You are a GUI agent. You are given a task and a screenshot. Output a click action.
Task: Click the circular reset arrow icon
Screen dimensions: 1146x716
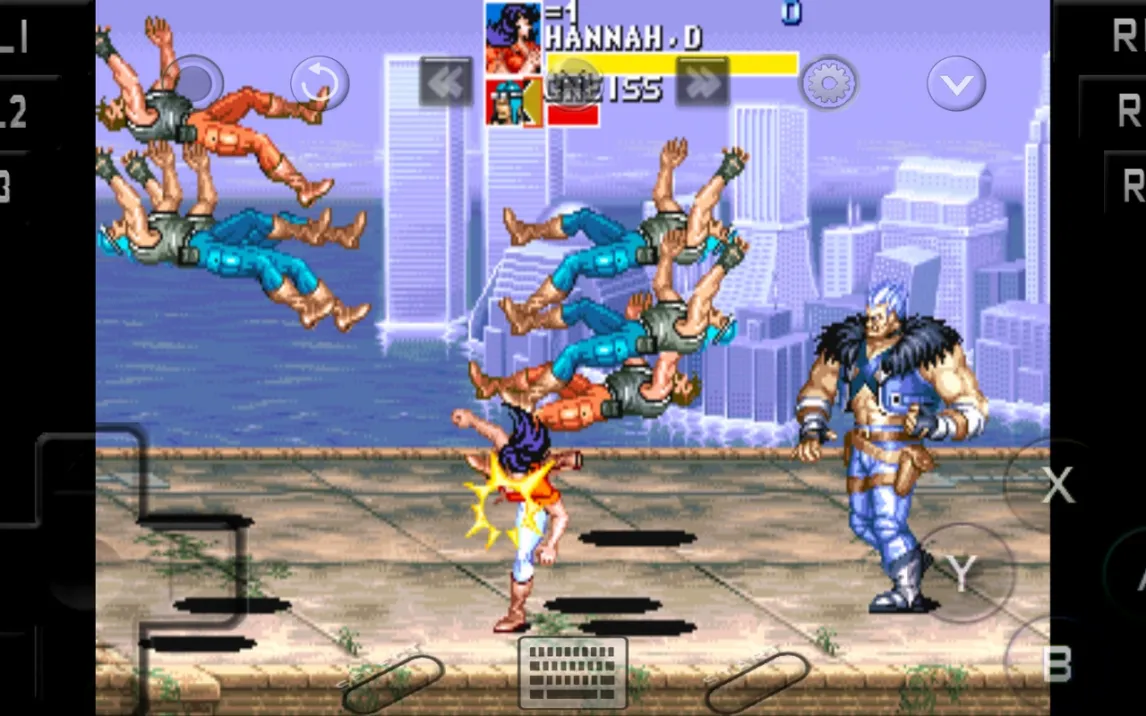(x=320, y=83)
